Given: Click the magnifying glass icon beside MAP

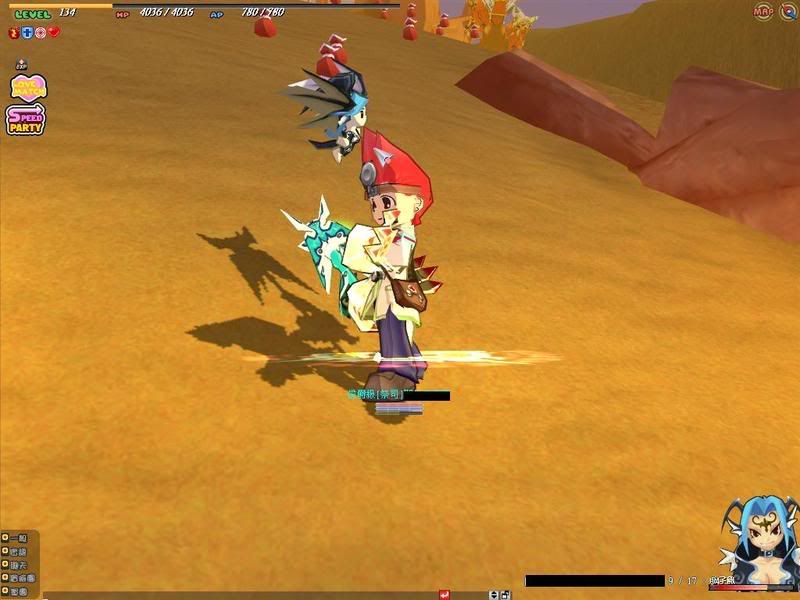Looking at the screenshot, I should coord(788,12).
